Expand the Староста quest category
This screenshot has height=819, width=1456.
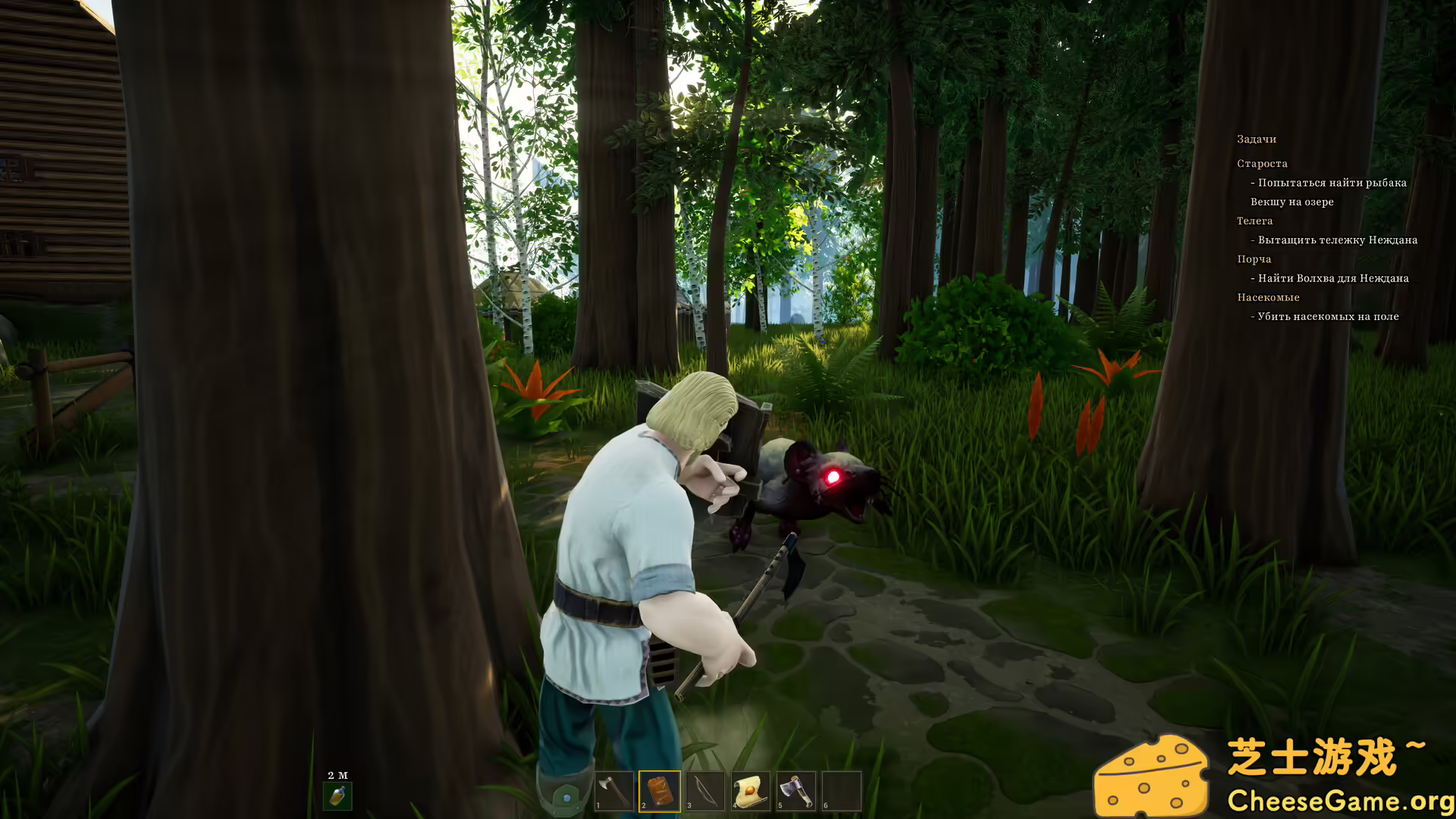(1261, 163)
